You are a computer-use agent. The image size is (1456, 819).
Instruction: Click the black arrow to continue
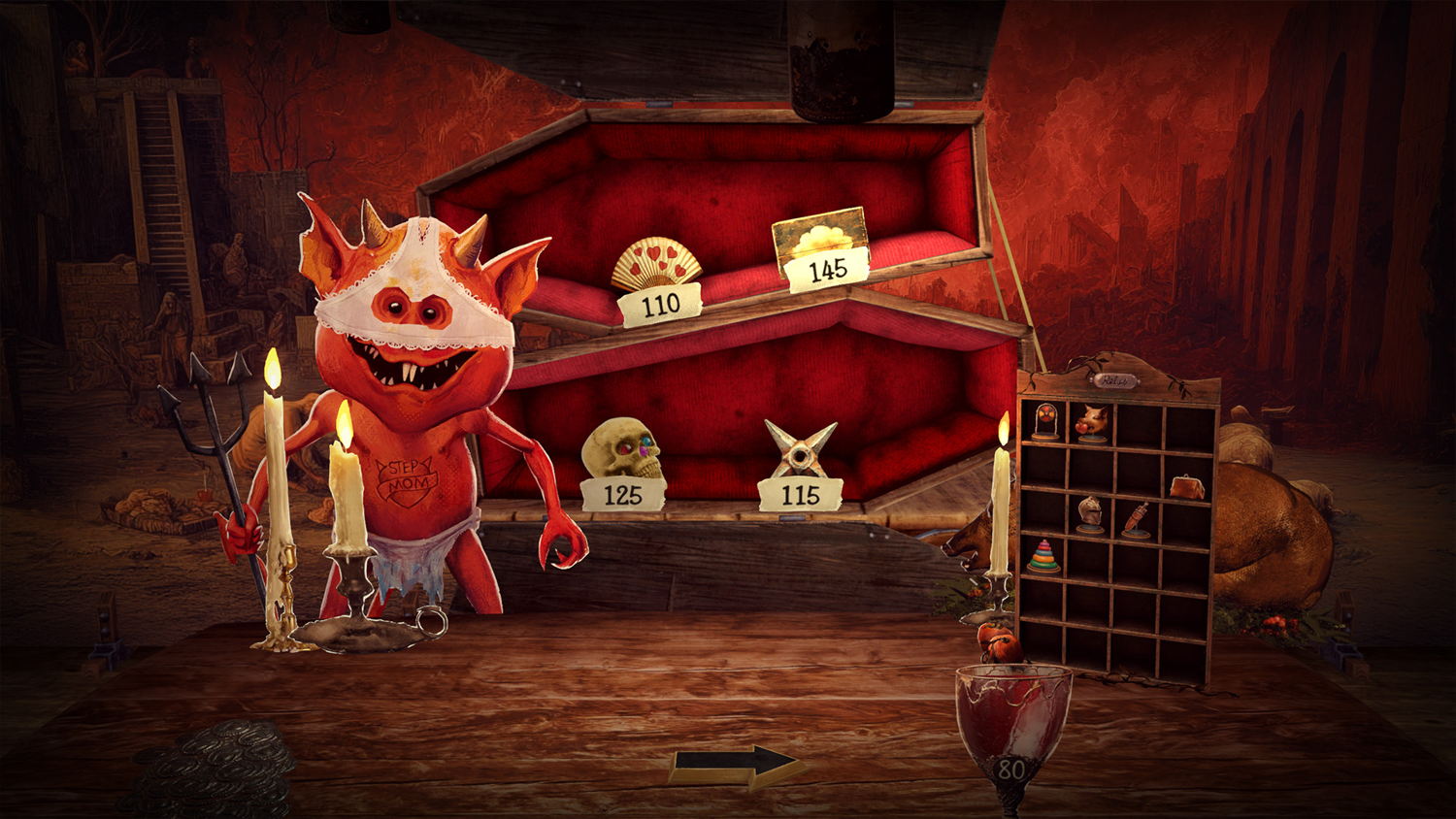pyautogui.click(x=738, y=766)
